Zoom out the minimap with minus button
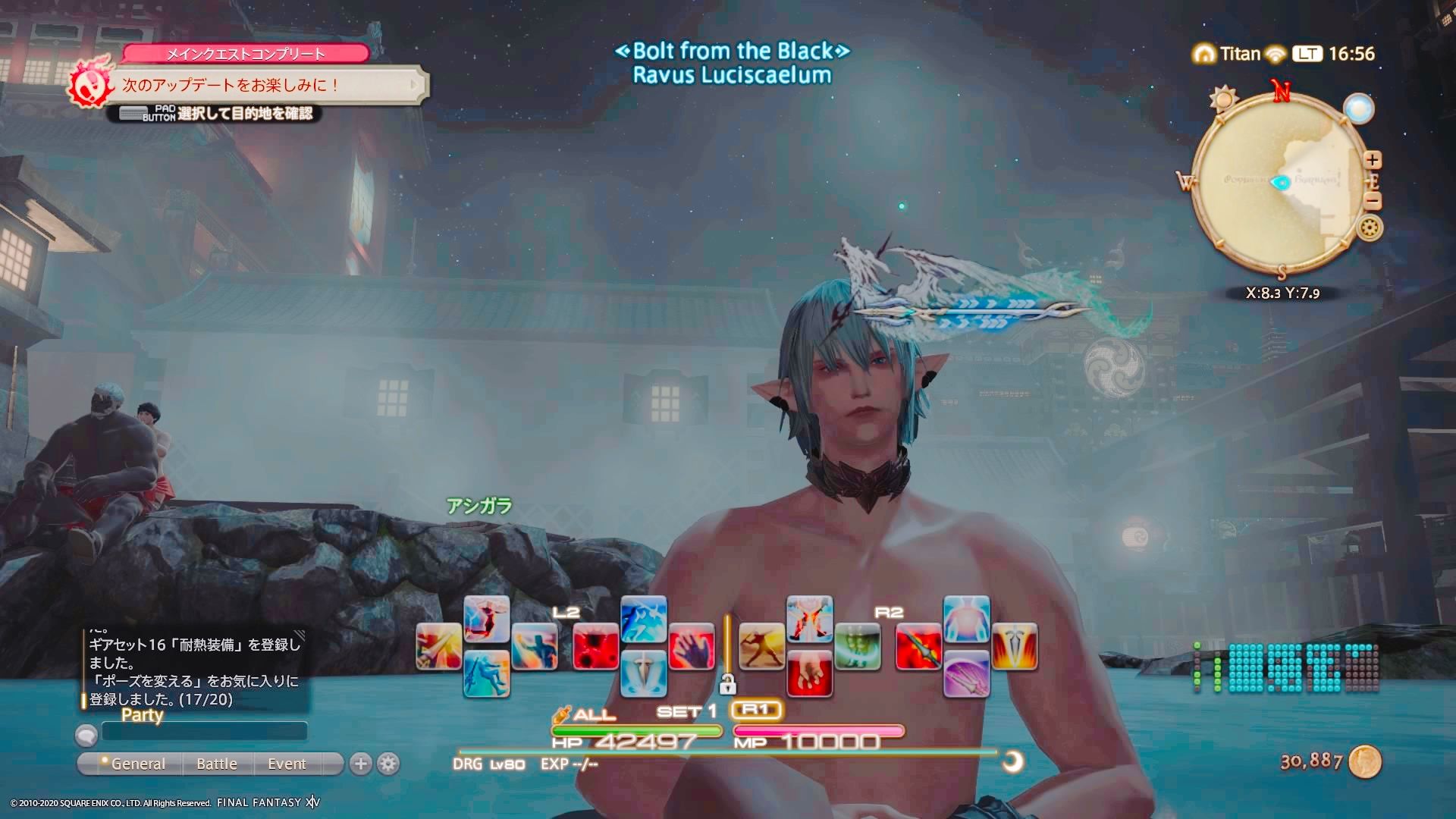Viewport: 1456px width, 819px height. (1373, 201)
